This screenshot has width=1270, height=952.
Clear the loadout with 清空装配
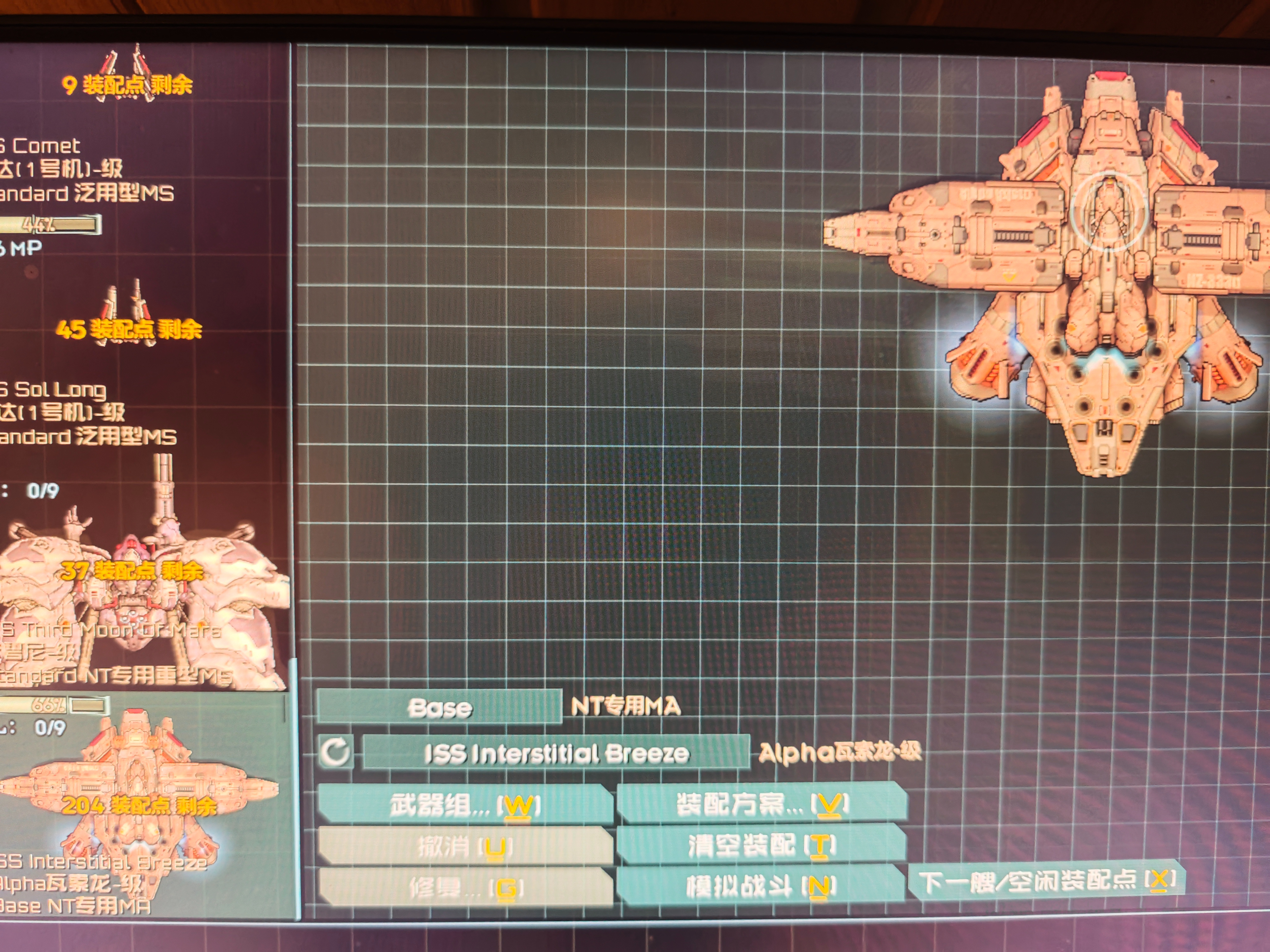761,844
